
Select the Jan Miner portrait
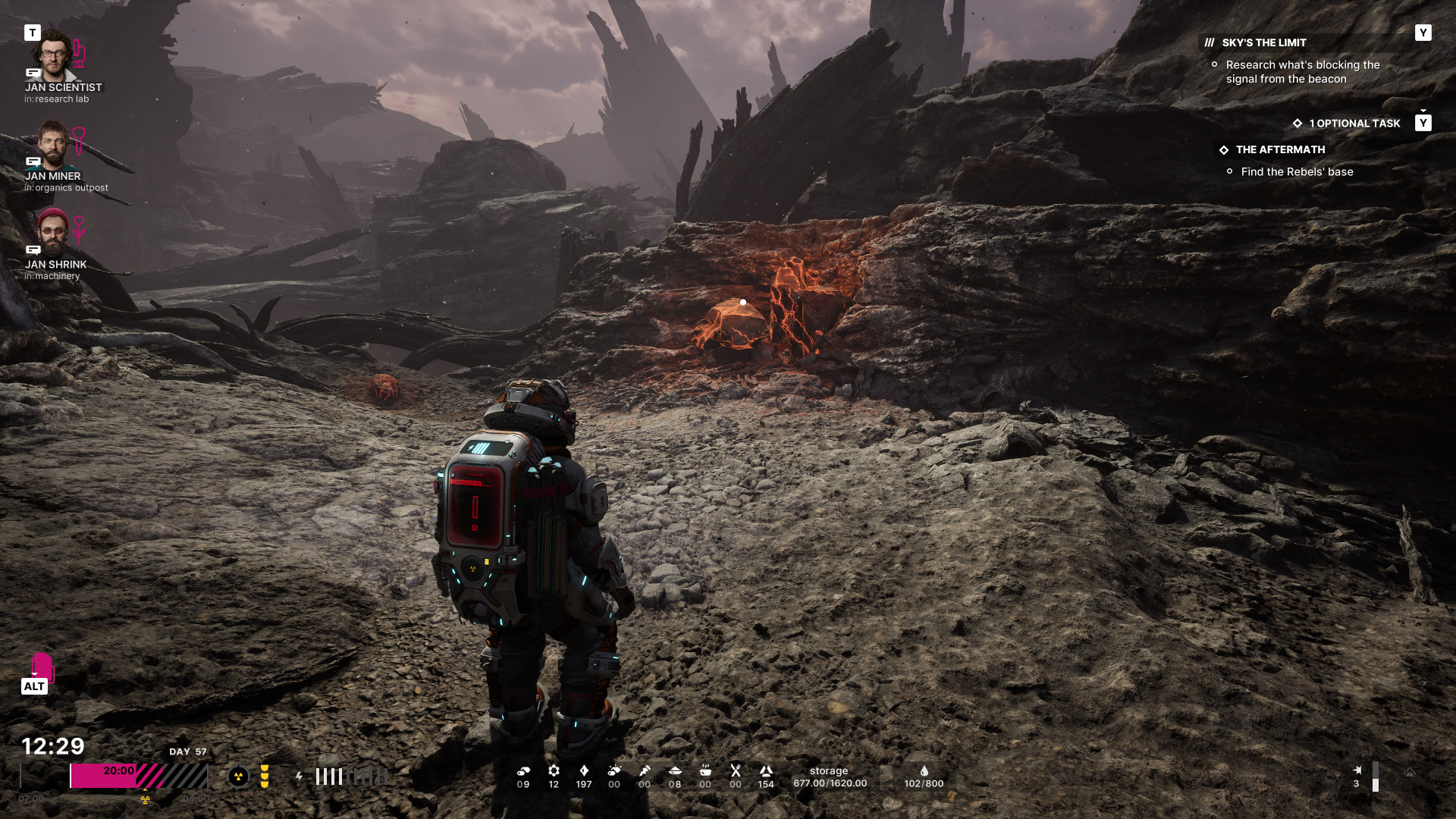52,144
